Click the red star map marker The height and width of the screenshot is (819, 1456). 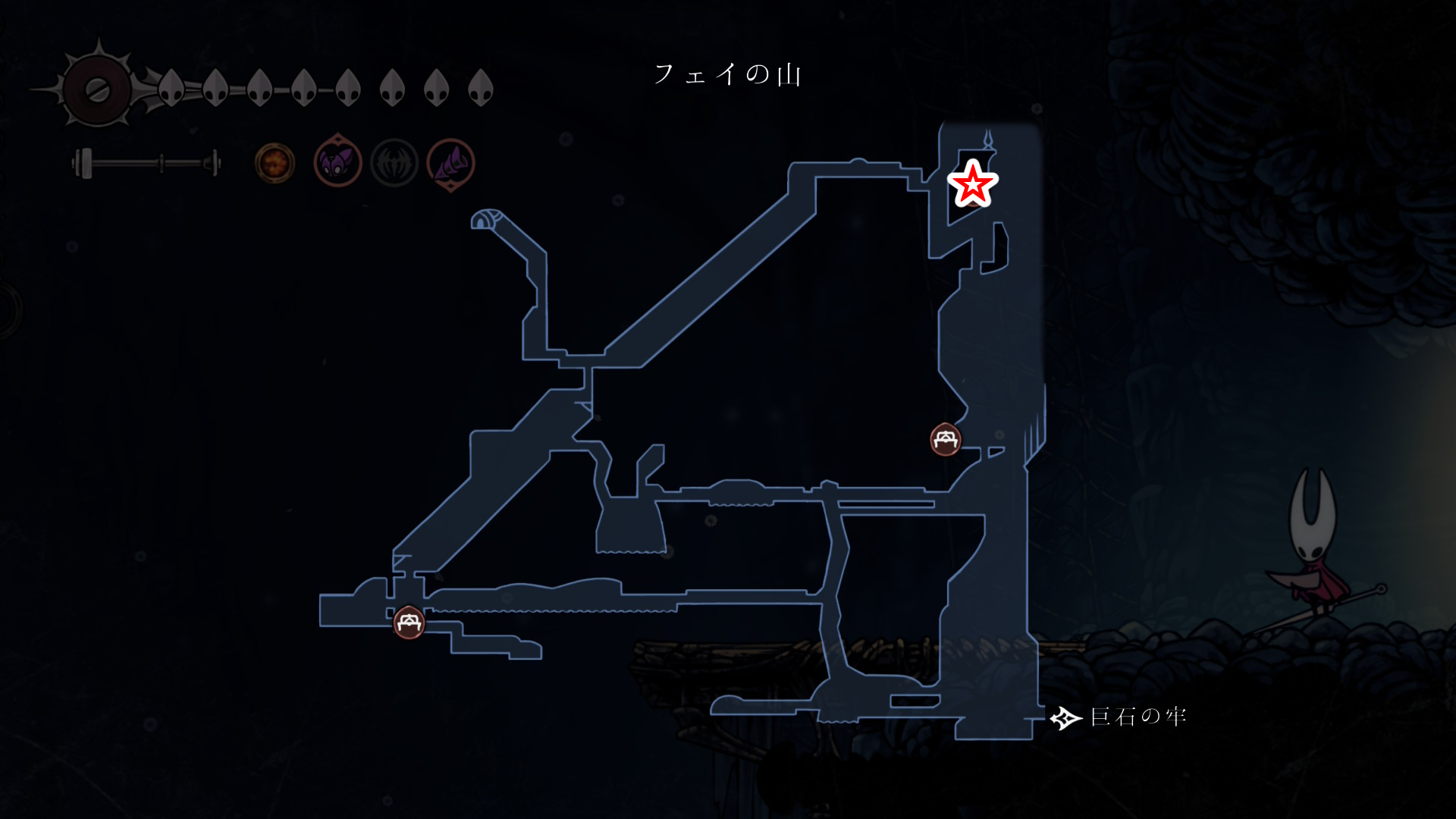coord(972,184)
